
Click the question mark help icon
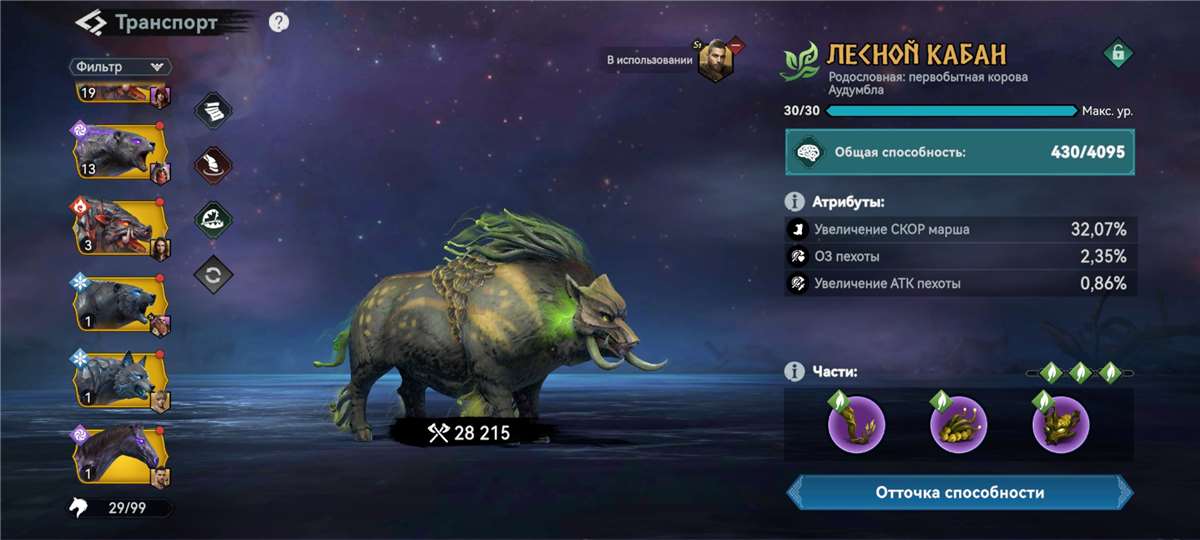[279, 22]
